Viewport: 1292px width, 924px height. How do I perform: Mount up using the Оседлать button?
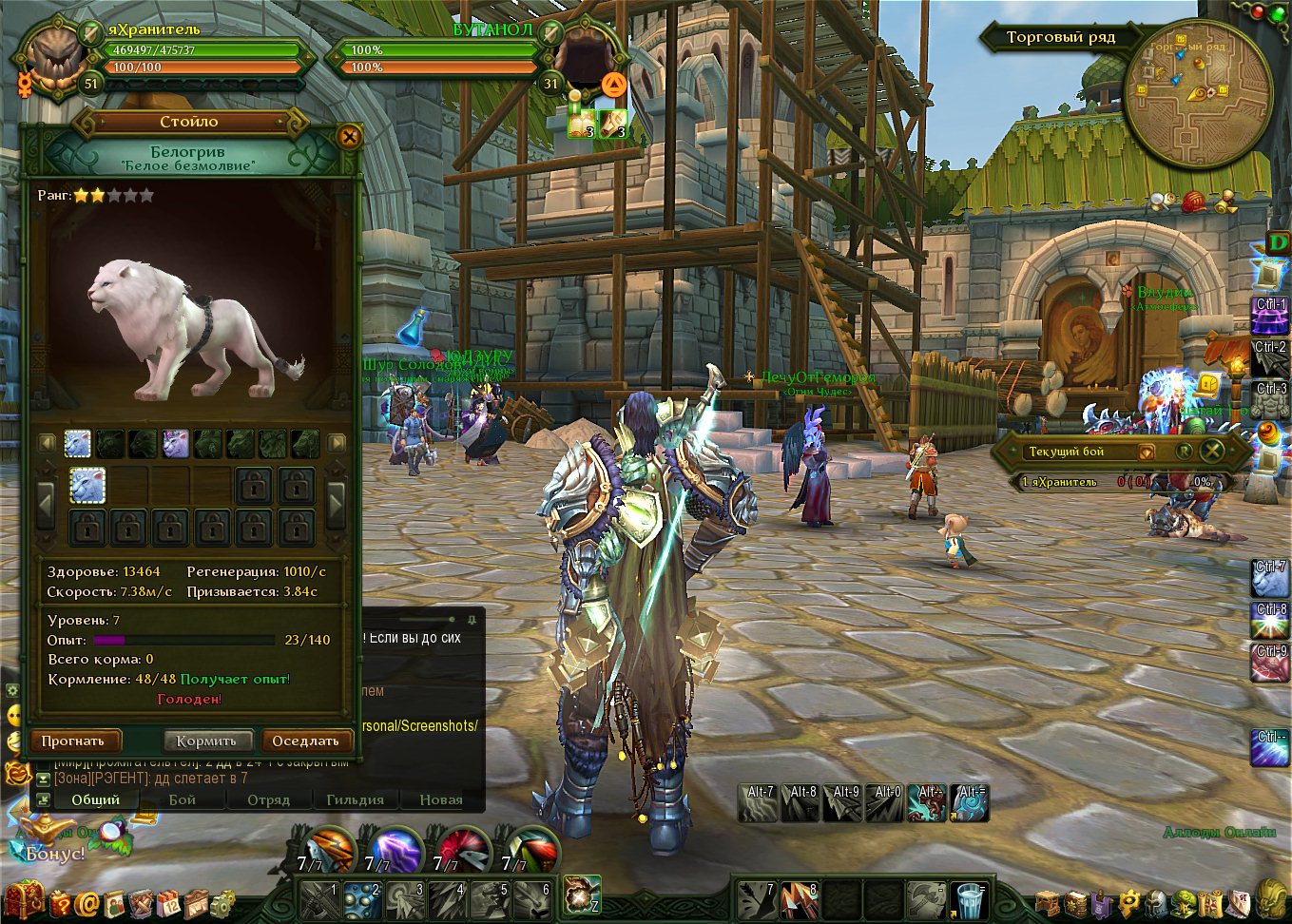pos(305,741)
